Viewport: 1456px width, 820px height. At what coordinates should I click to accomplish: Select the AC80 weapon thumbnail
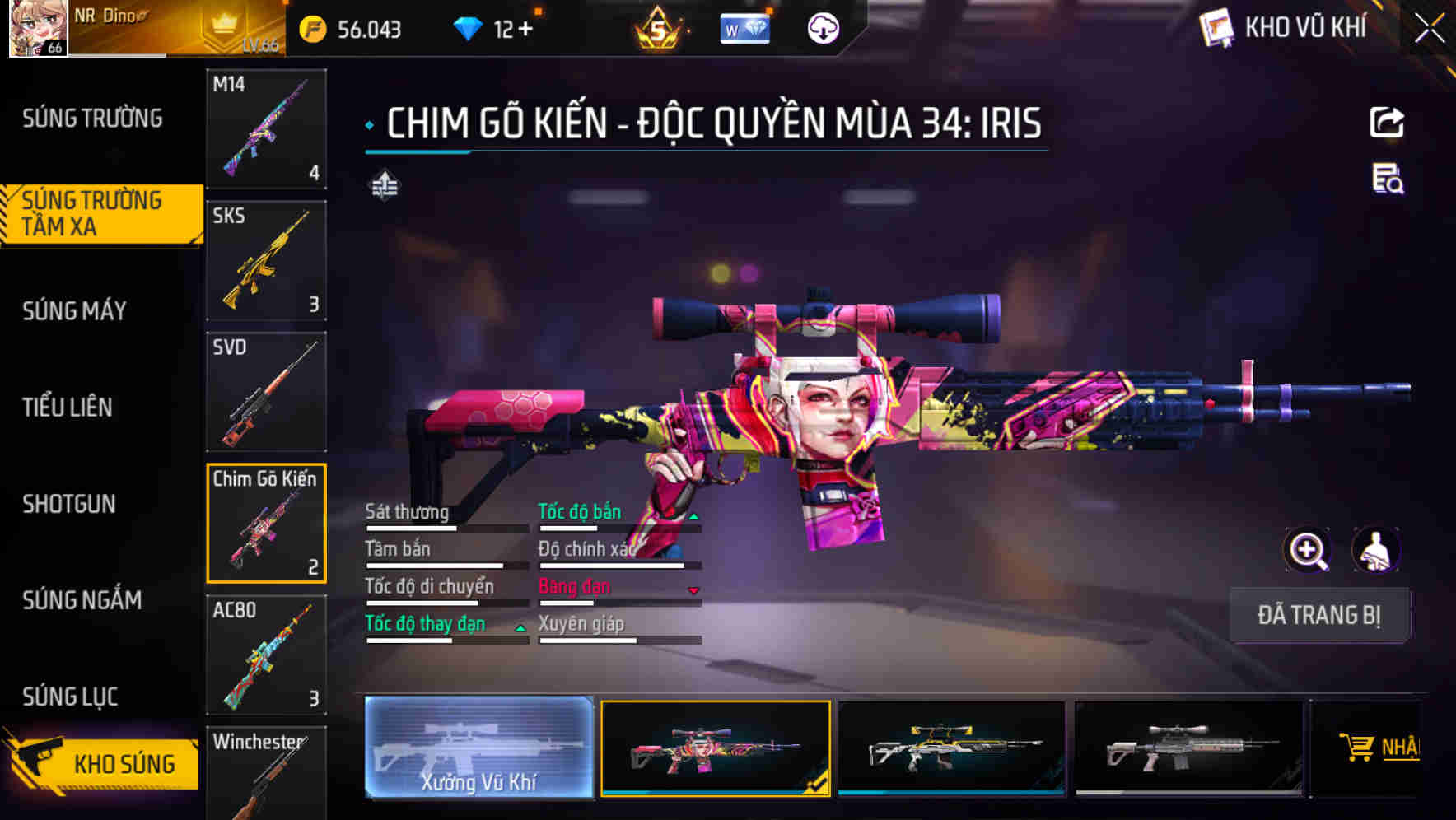(265, 655)
